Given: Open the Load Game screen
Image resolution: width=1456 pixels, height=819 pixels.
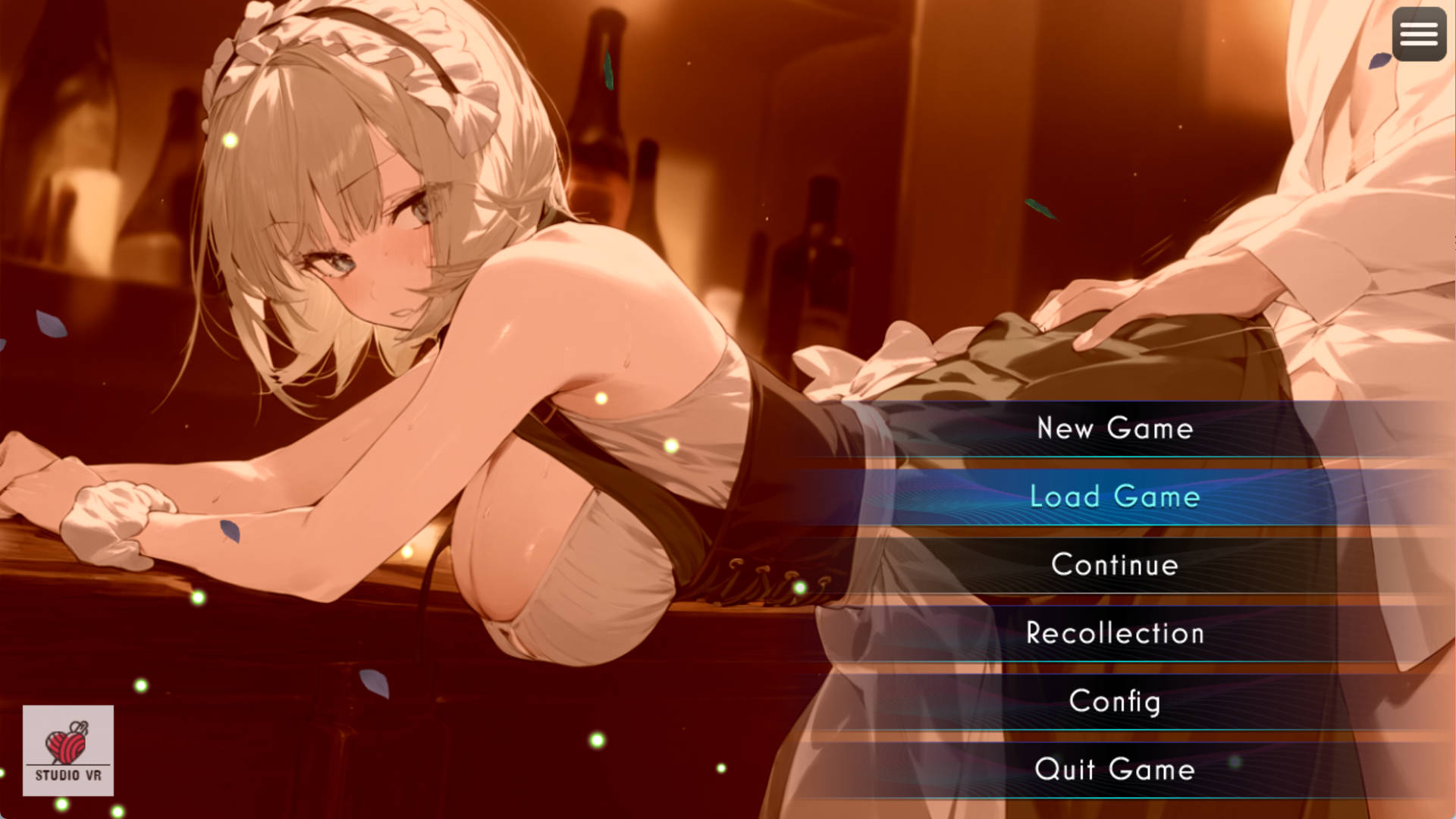Looking at the screenshot, I should [x=1115, y=497].
